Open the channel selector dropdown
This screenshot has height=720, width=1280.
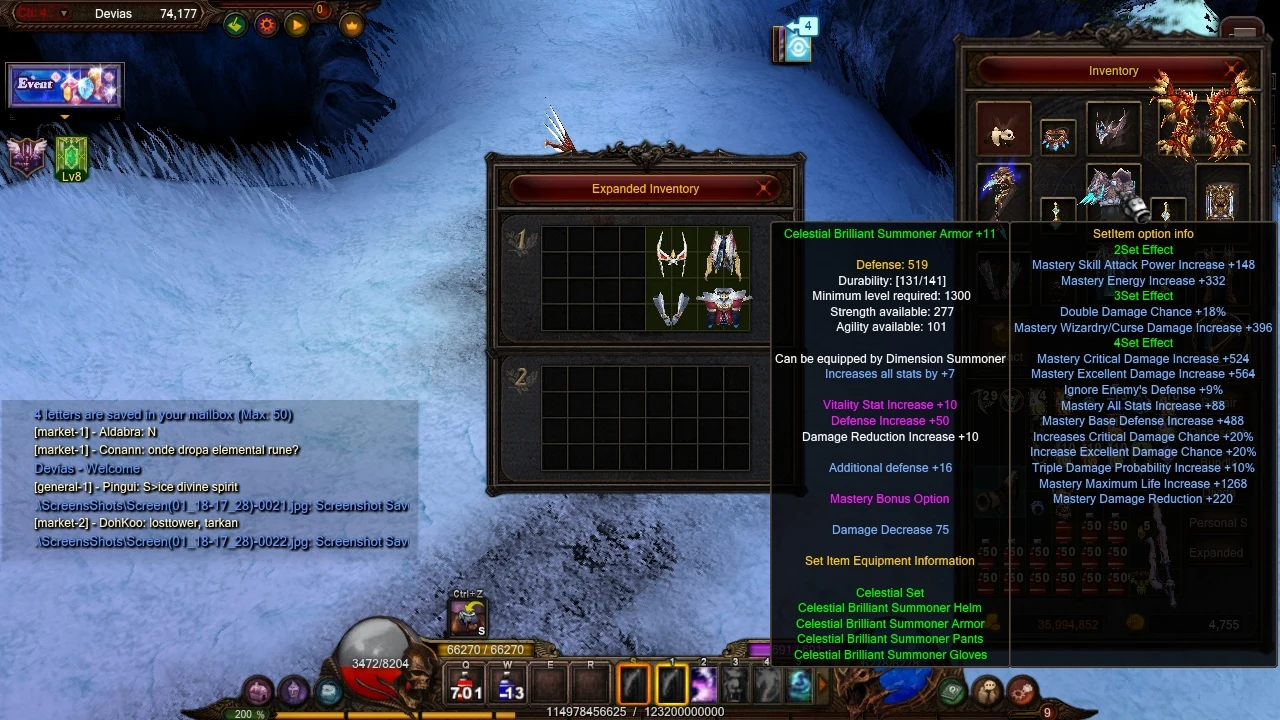(x=64, y=14)
